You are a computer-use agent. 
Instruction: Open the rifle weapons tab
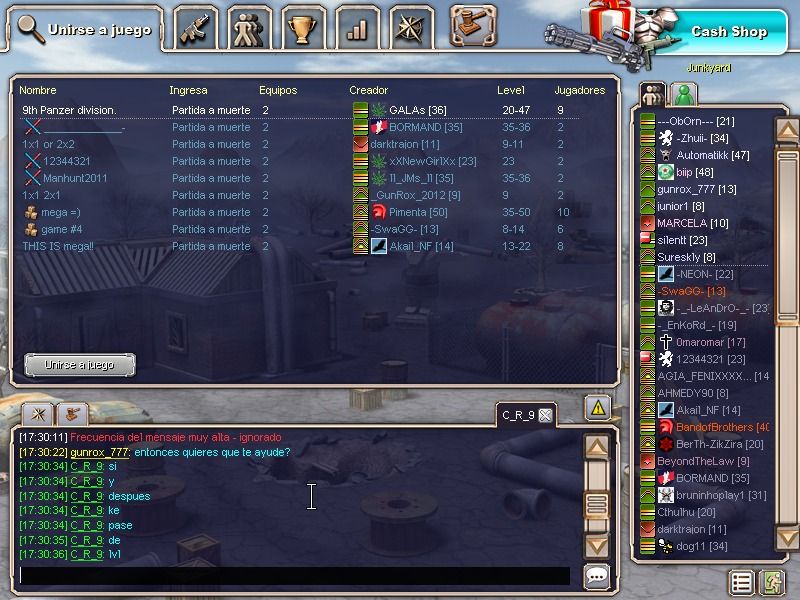tap(196, 29)
